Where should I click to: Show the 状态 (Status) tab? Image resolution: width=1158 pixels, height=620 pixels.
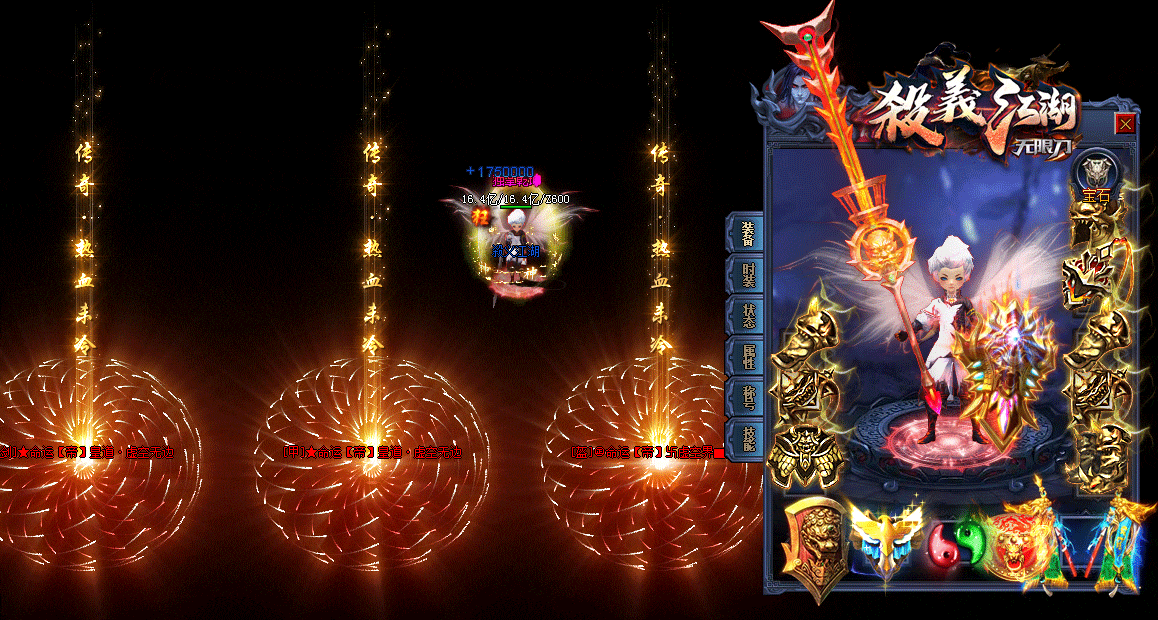[x=747, y=315]
